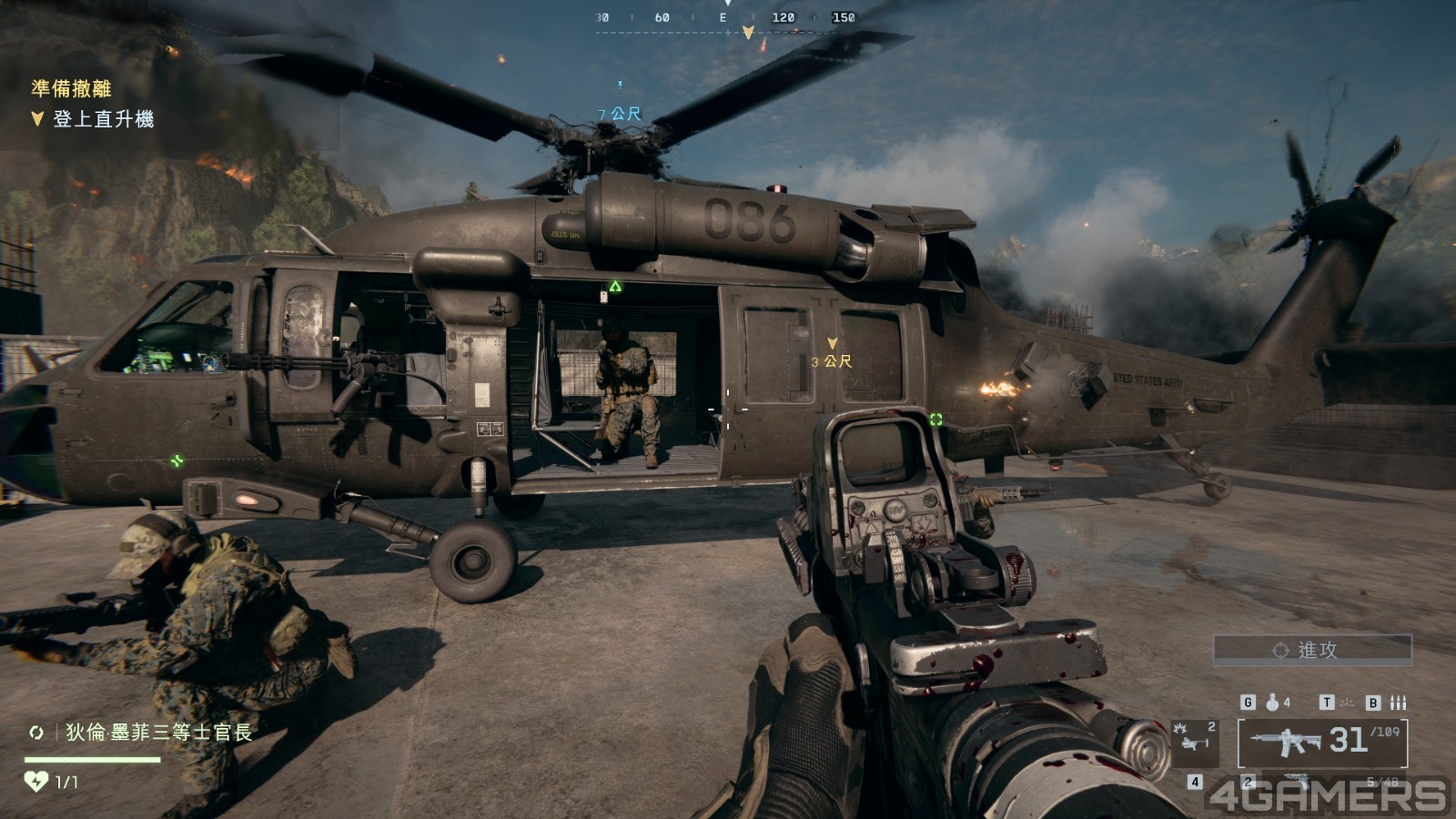Click the weapon light toggle icon

(x=1347, y=703)
